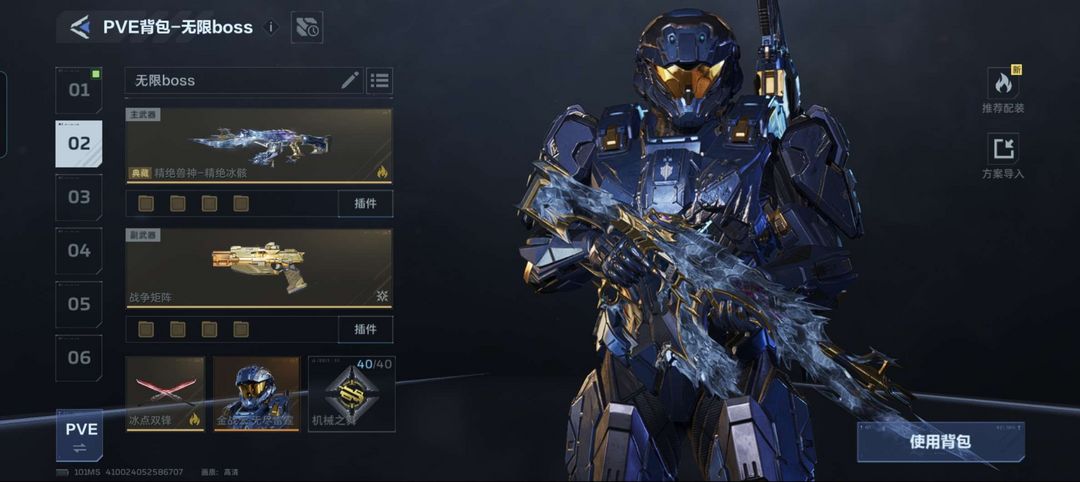Open 推荐配装 recommended loadouts
The width and height of the screenshot is (1080, 482).
[1003, 90]
